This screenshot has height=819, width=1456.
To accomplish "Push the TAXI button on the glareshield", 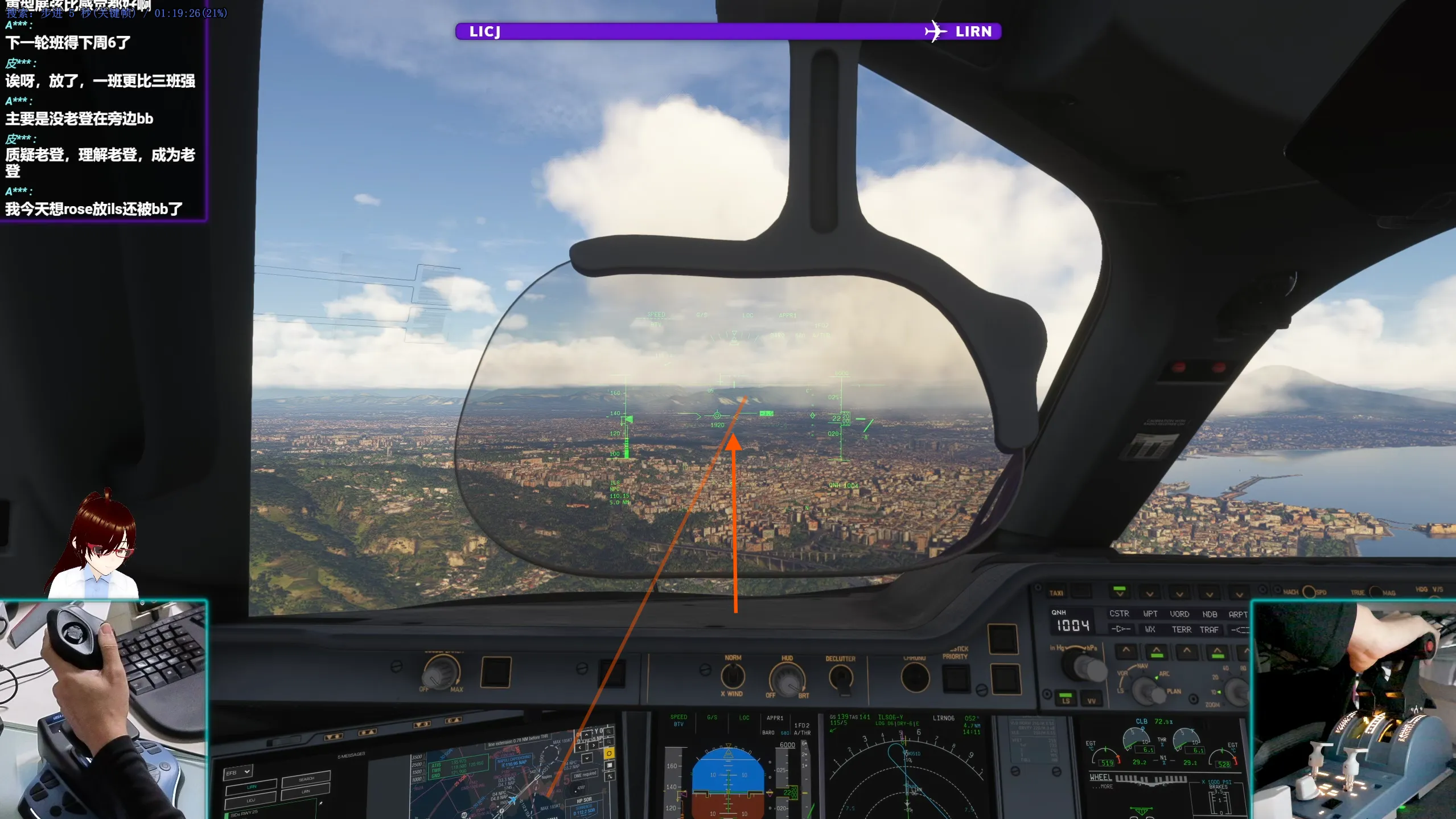I will click(1080, 592).
